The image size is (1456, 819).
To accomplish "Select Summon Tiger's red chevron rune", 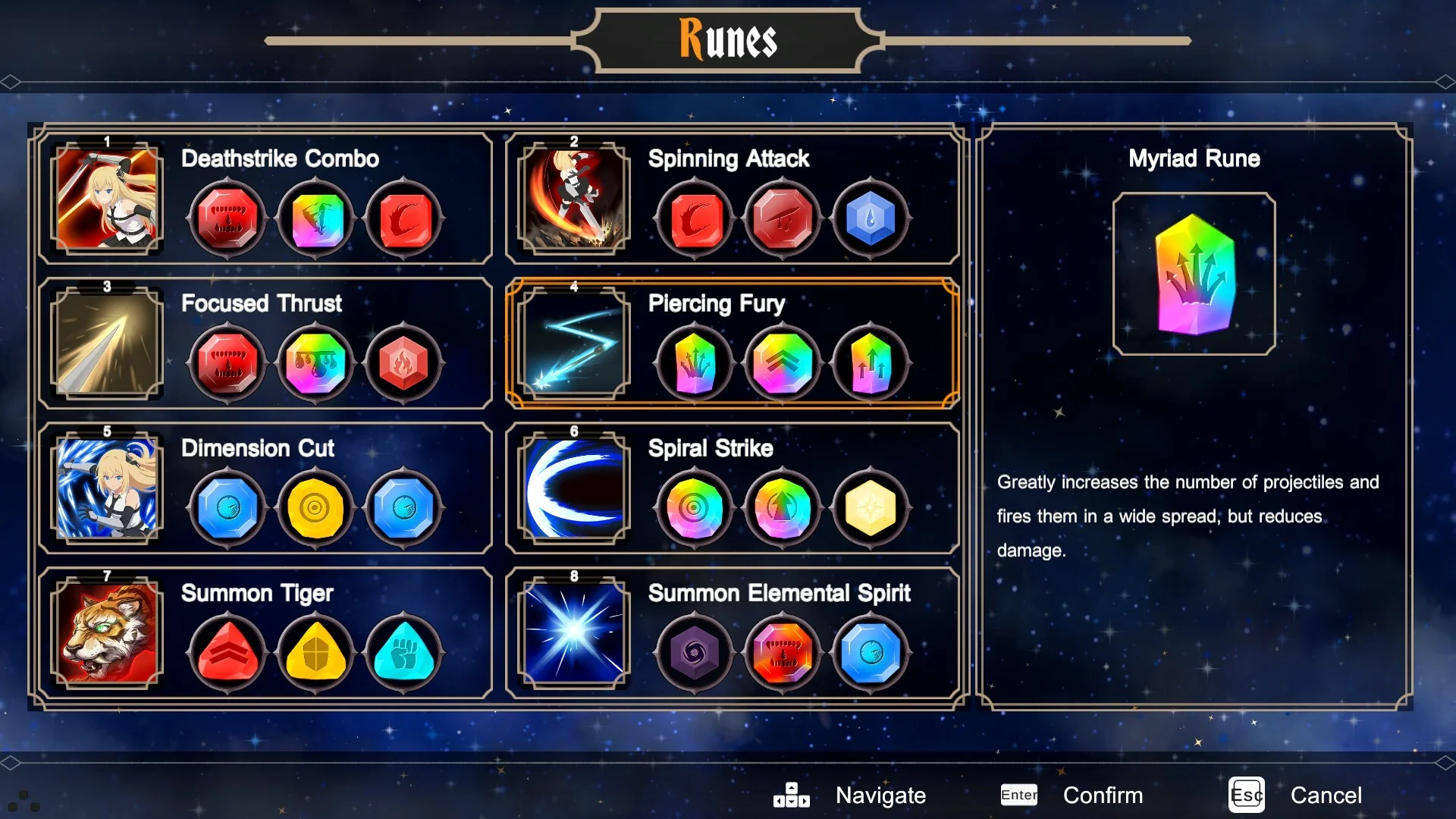I will pyautogui.click(x=227, y=653).
